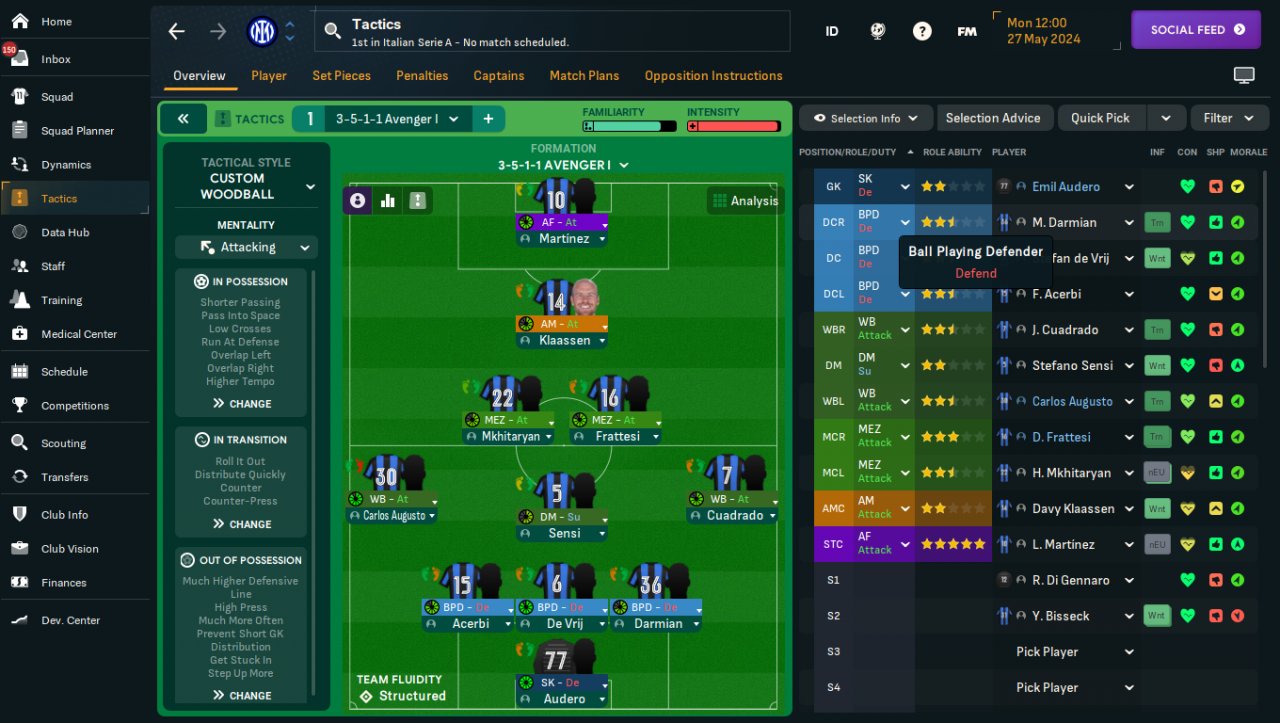The image size is (1280, 723).
Task: Open the Attacking mentality dropdown
Action: click(246, 247)
